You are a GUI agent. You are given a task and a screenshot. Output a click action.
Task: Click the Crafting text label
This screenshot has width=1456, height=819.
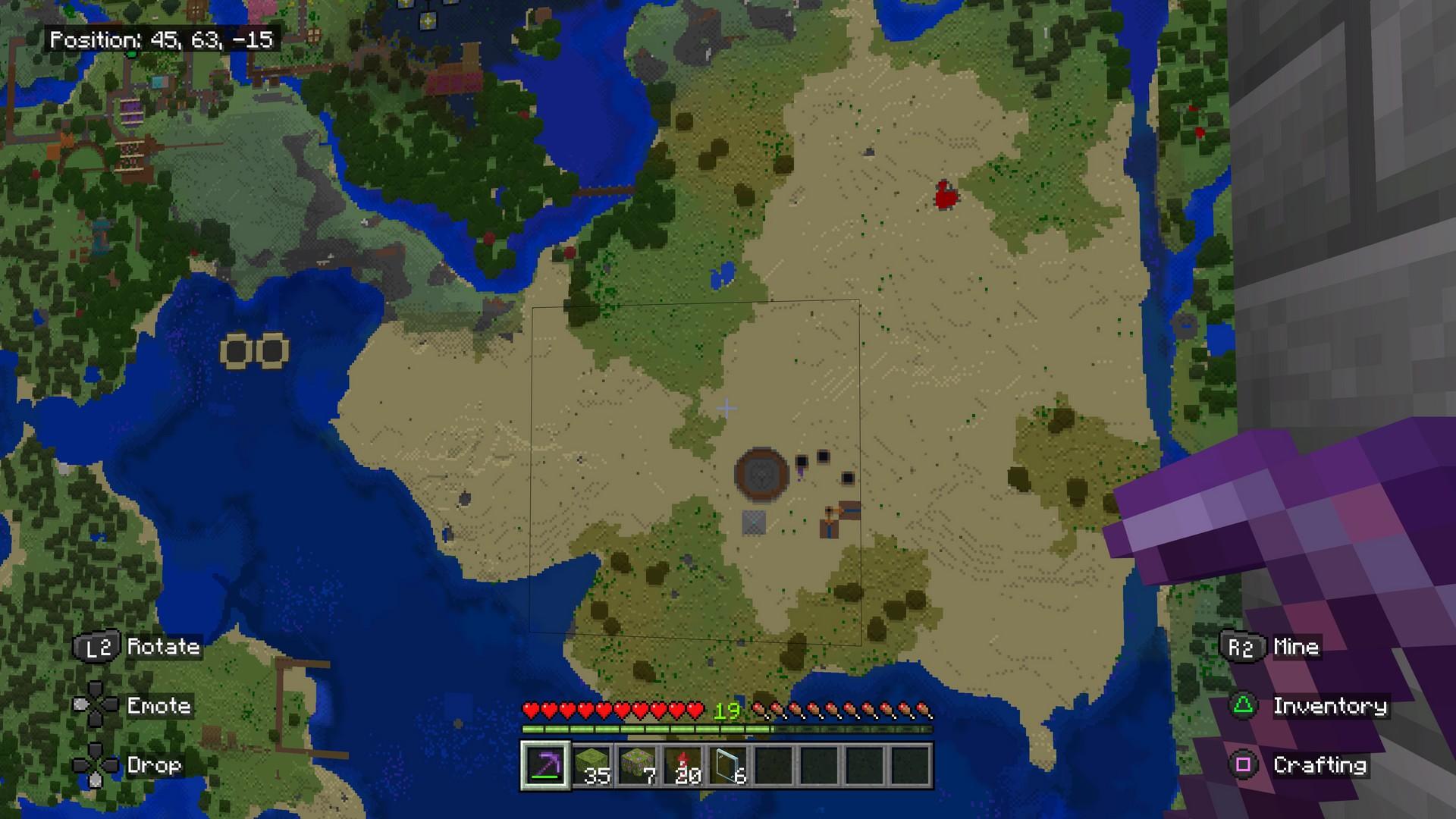[1323, 765]
